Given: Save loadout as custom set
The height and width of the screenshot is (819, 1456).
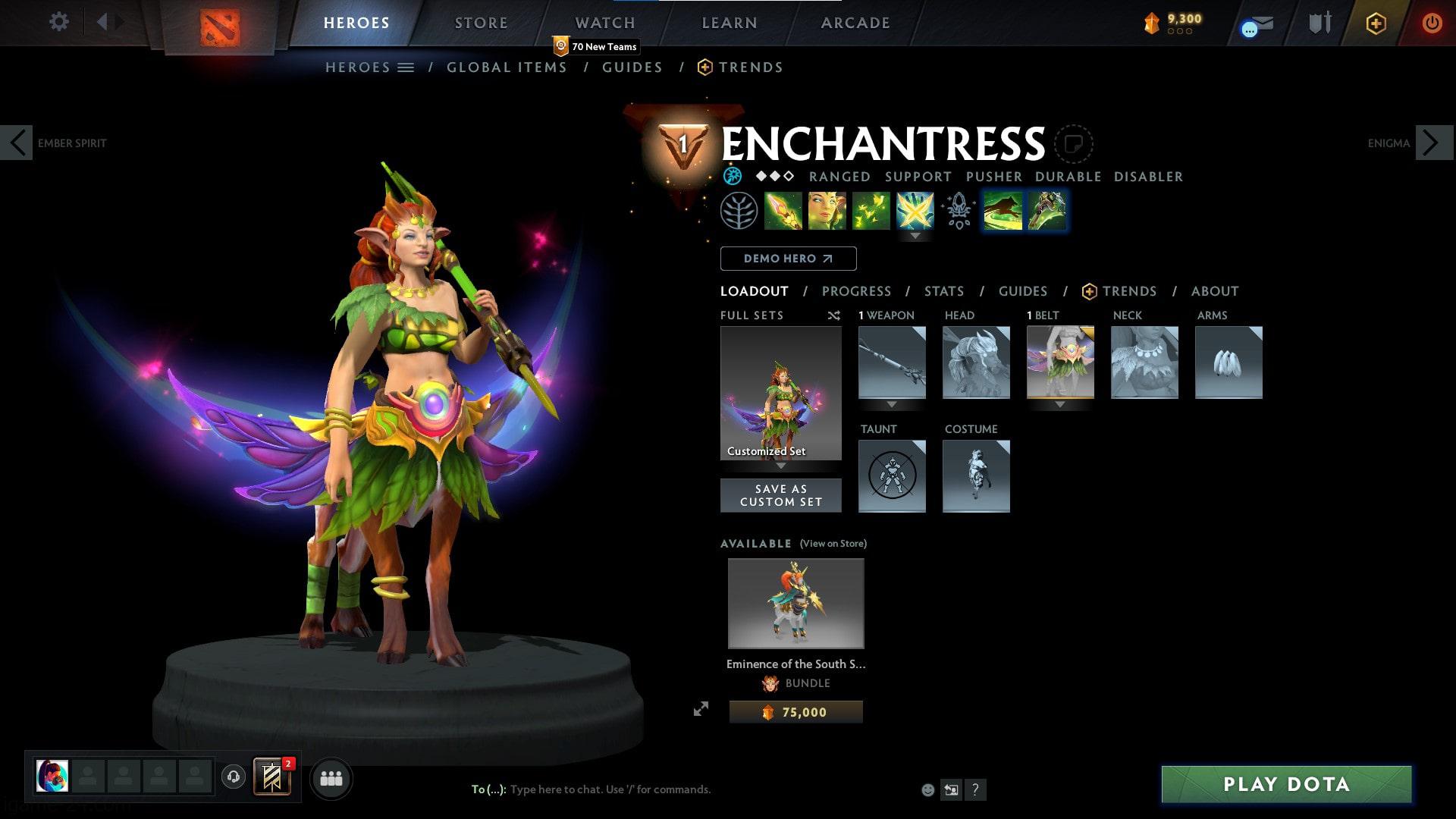Looking at the screenshot, I should coord(780,495).
